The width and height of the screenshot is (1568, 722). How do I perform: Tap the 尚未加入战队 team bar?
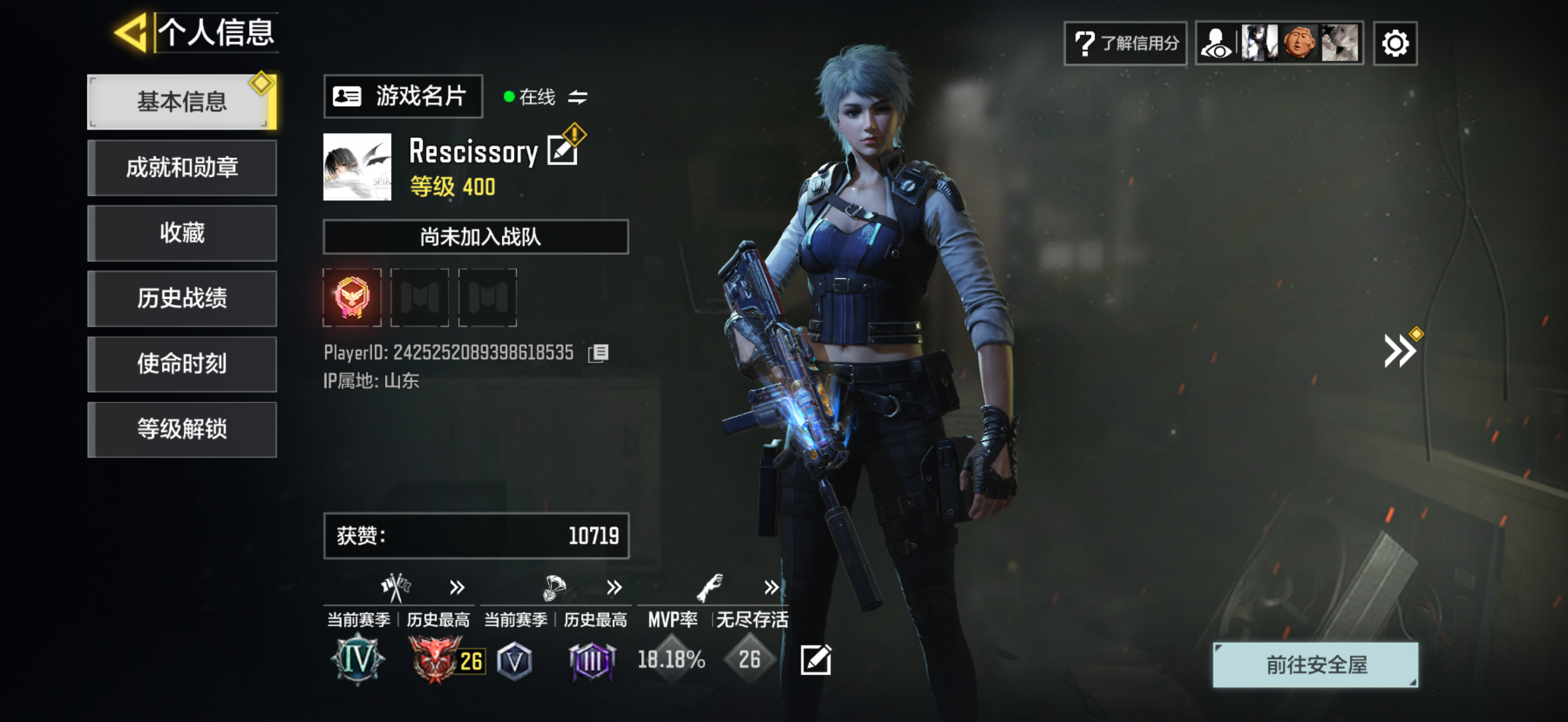[476, 237]
